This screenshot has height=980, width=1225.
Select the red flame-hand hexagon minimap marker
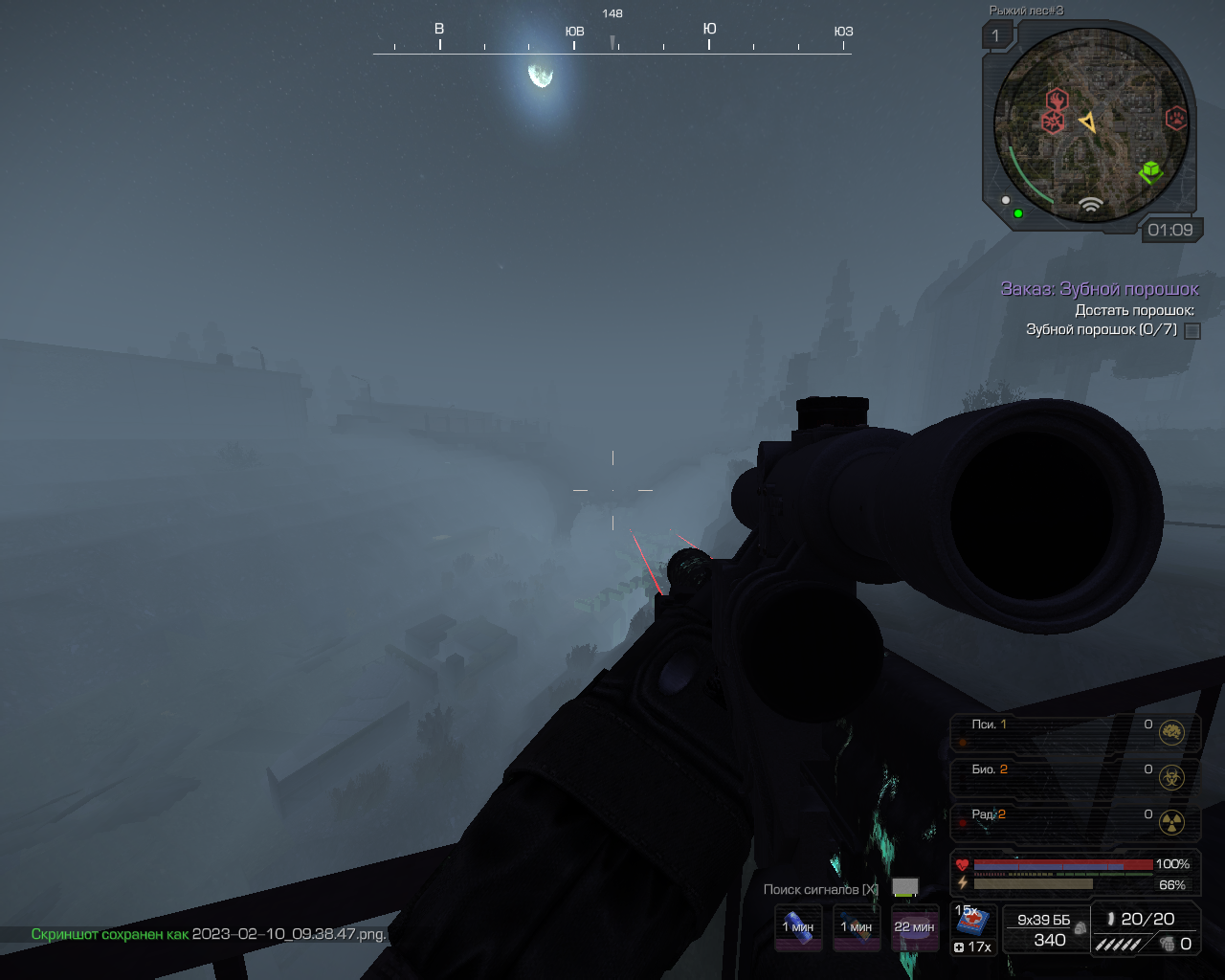(x=1057, y=100)
